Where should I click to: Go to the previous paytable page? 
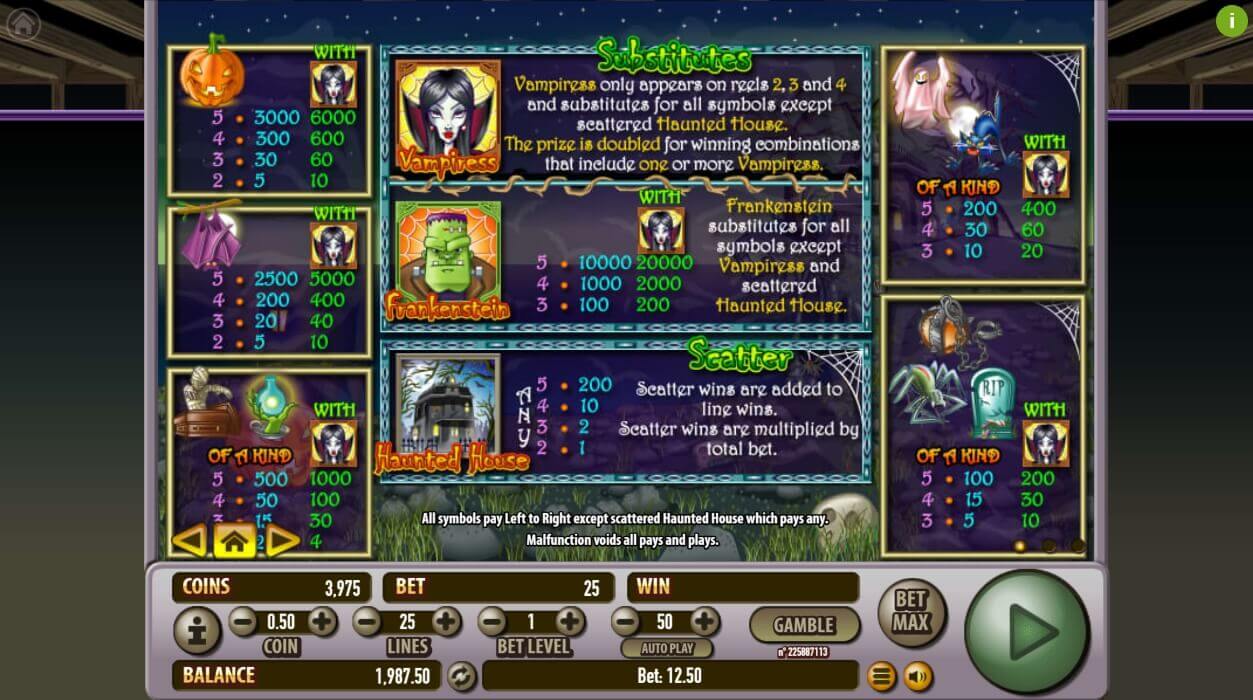(x=188, y=541)
